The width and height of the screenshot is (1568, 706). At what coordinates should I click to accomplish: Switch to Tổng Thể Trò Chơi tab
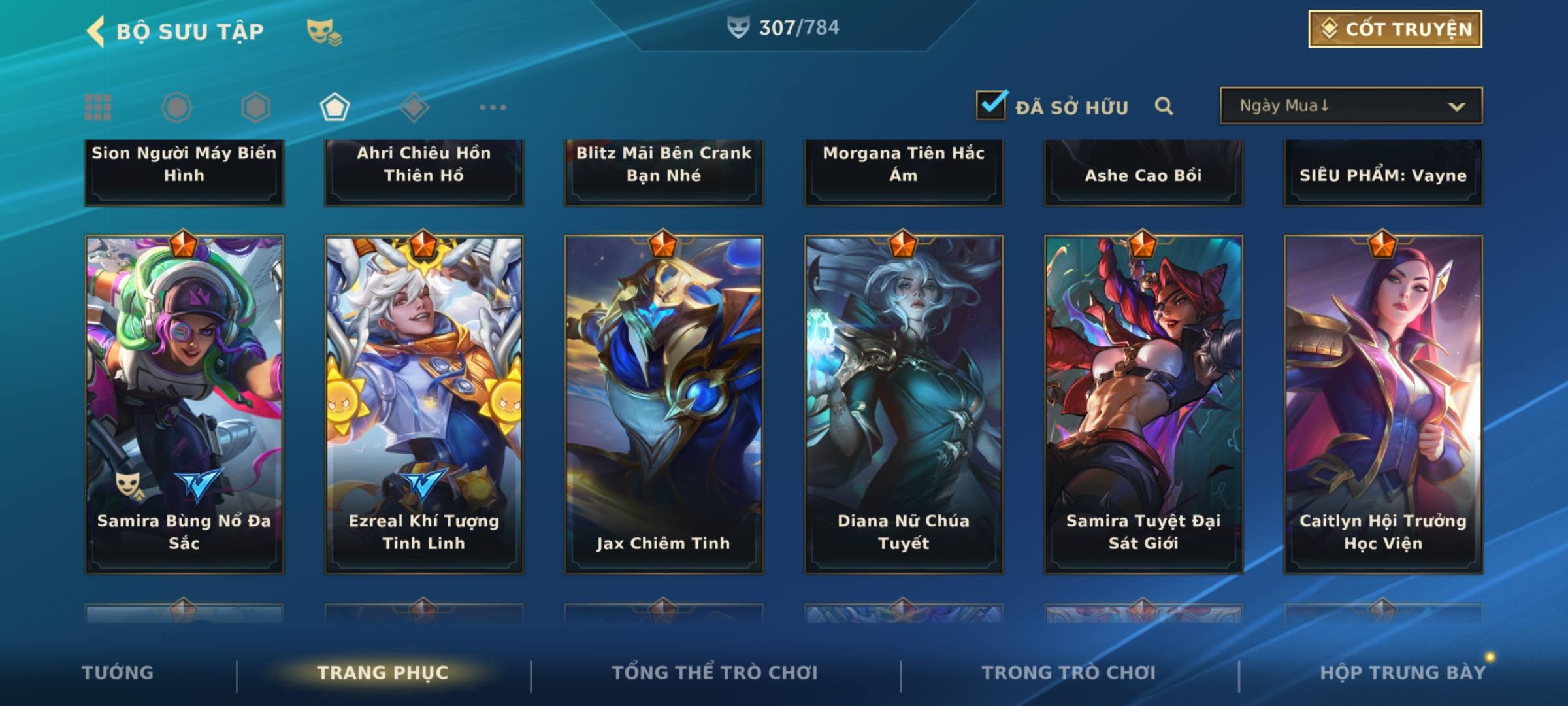tap(715, 673)
